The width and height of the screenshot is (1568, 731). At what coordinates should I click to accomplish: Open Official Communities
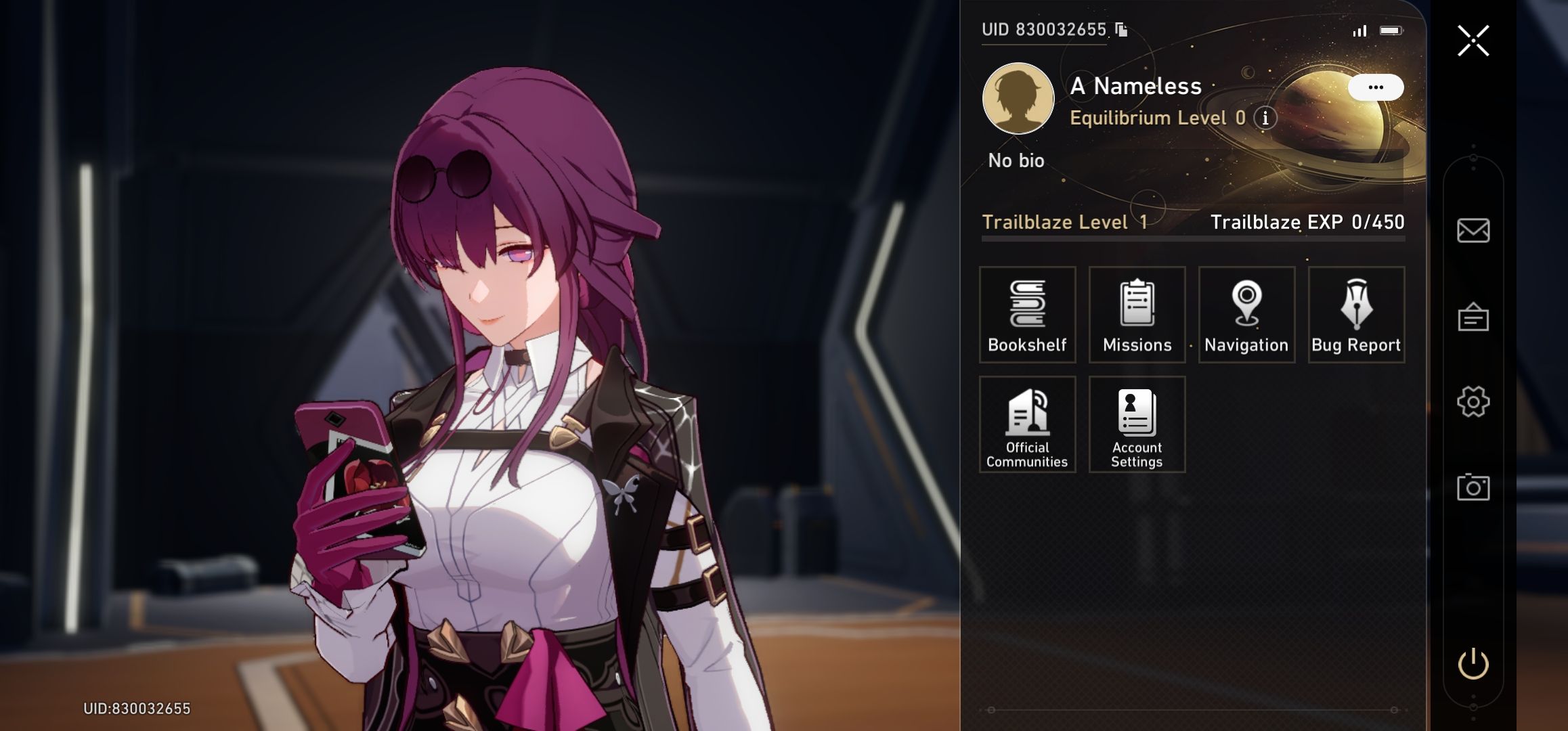click(x=1027, y=424)
